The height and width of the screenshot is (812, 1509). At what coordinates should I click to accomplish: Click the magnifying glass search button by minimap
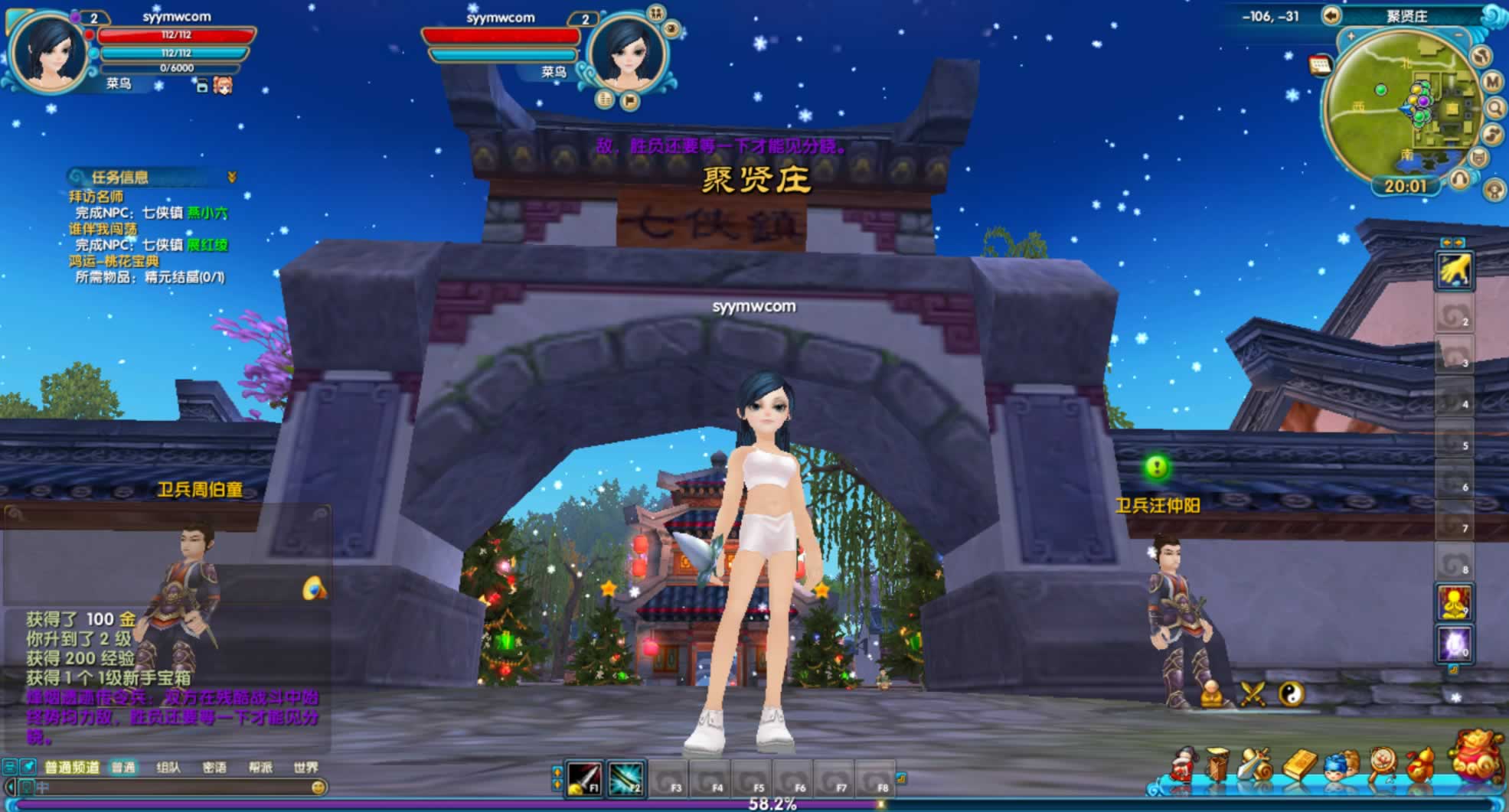[1494, 108]
